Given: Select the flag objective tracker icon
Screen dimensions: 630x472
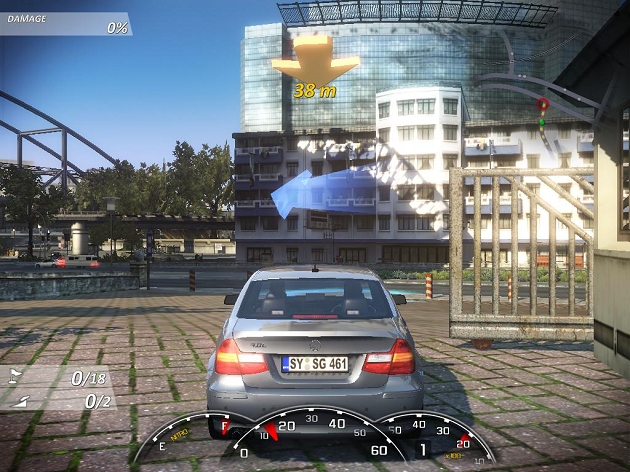Looking at the screenshot, I should click(17, 377).
